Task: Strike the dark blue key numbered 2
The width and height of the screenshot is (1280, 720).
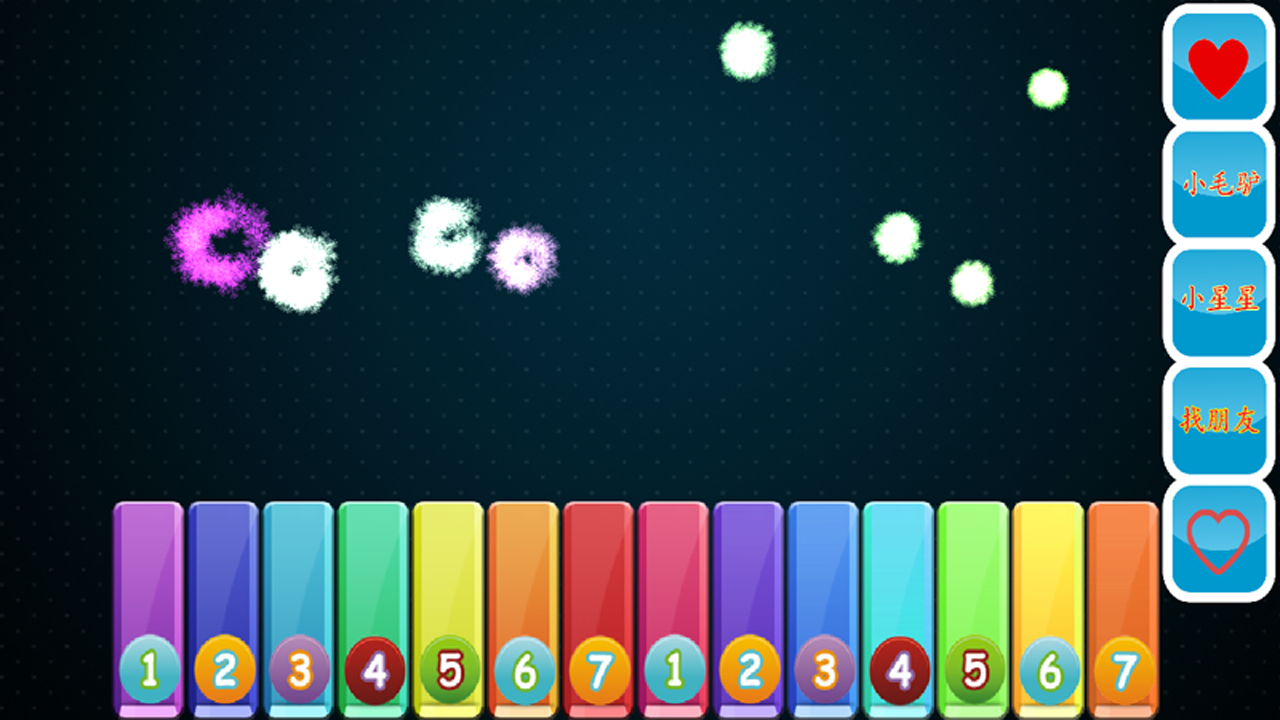Action: 224,600
